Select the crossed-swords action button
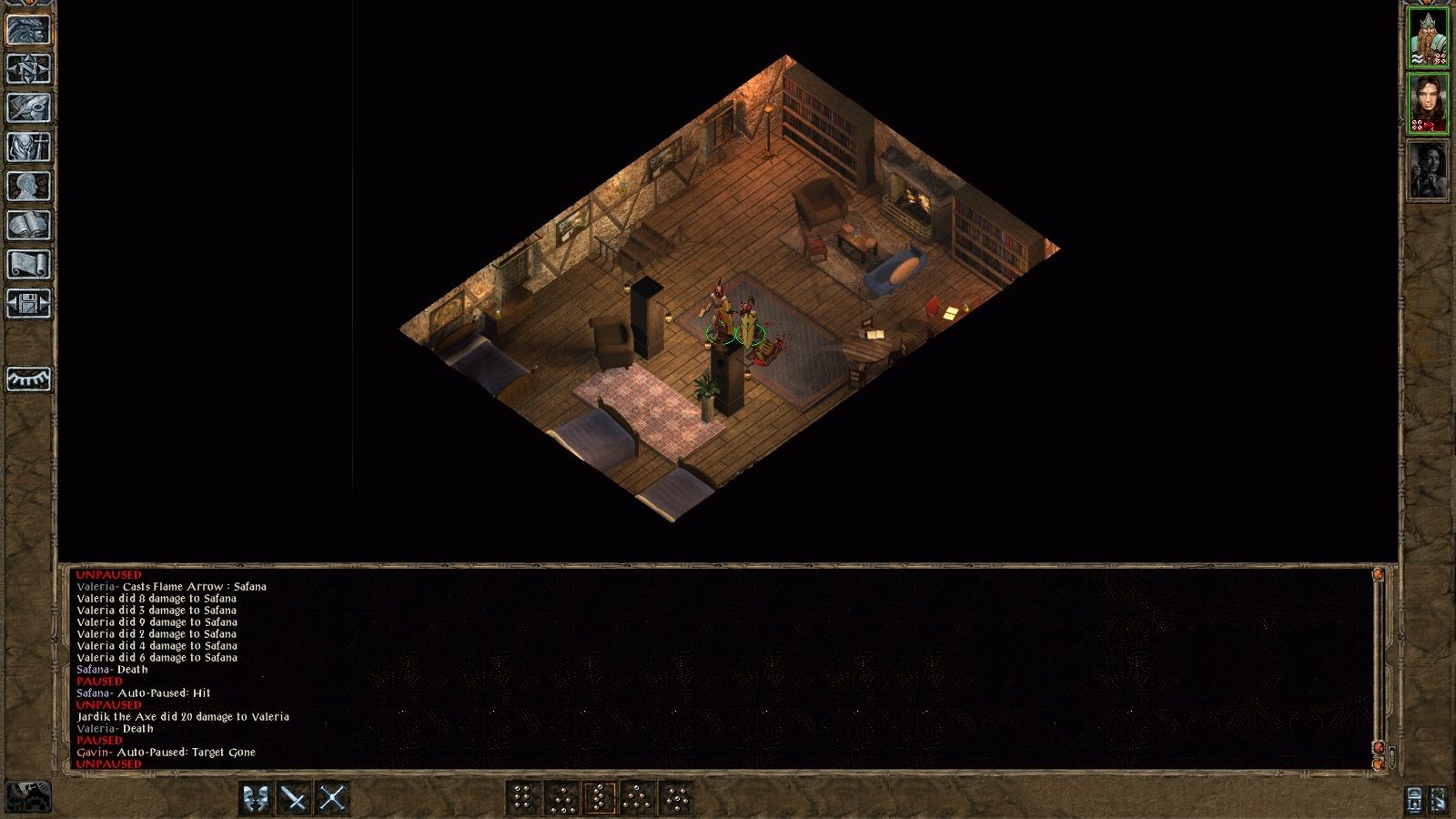This screenshot has height=819, width=1456. click(331, 797)
